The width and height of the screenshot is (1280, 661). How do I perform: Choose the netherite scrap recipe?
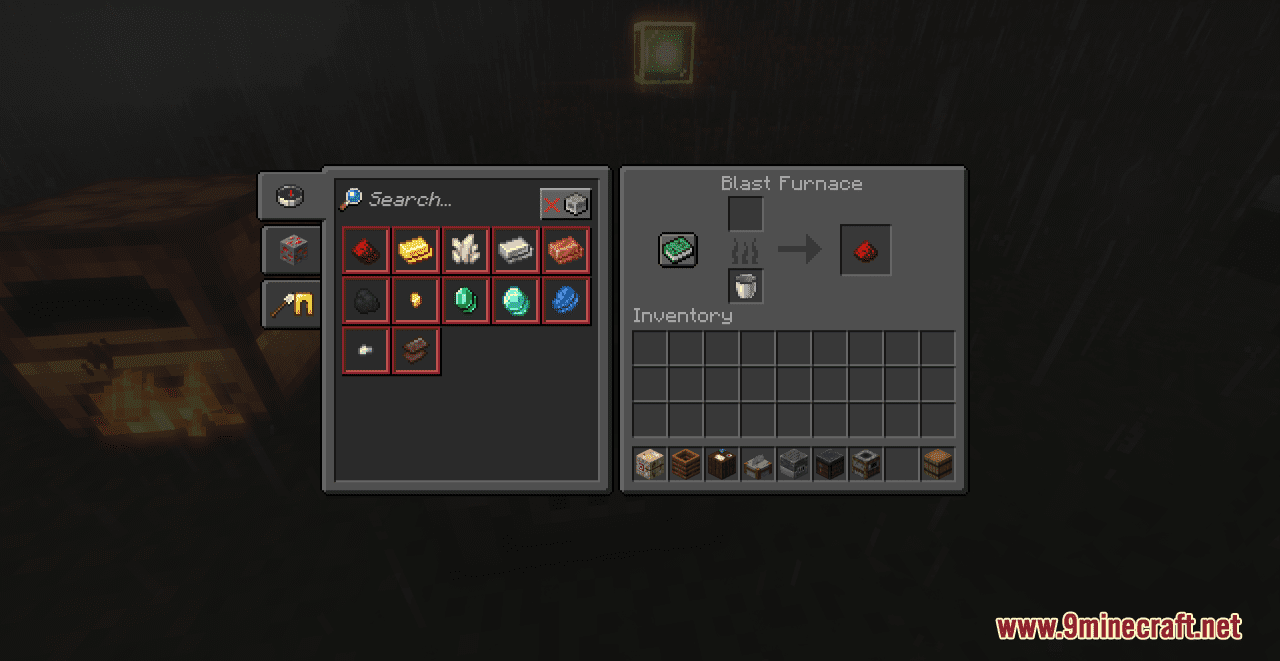(416, 351)
